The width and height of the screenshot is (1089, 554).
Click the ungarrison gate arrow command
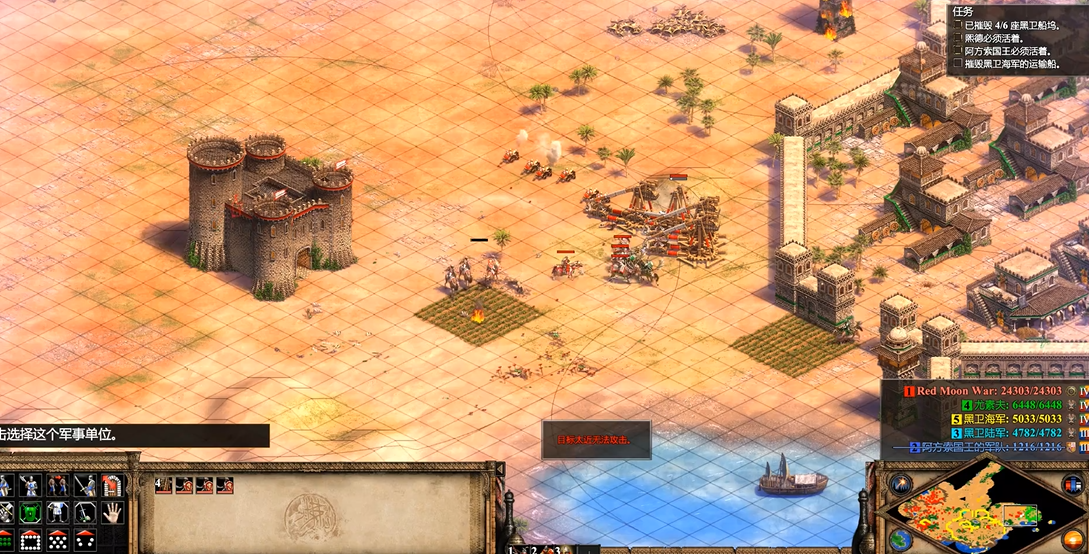tap(111, 486)
